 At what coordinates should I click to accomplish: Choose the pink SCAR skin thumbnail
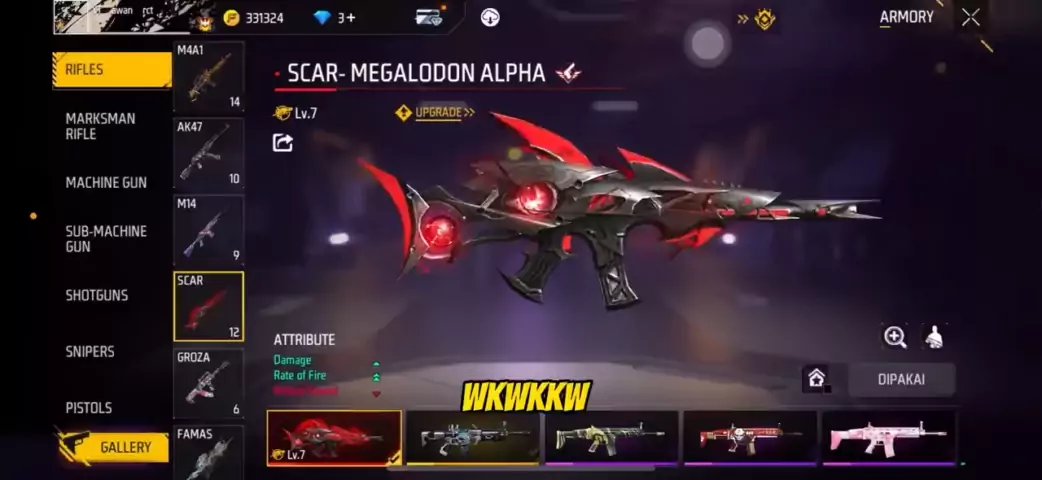(x=888, y=437)
